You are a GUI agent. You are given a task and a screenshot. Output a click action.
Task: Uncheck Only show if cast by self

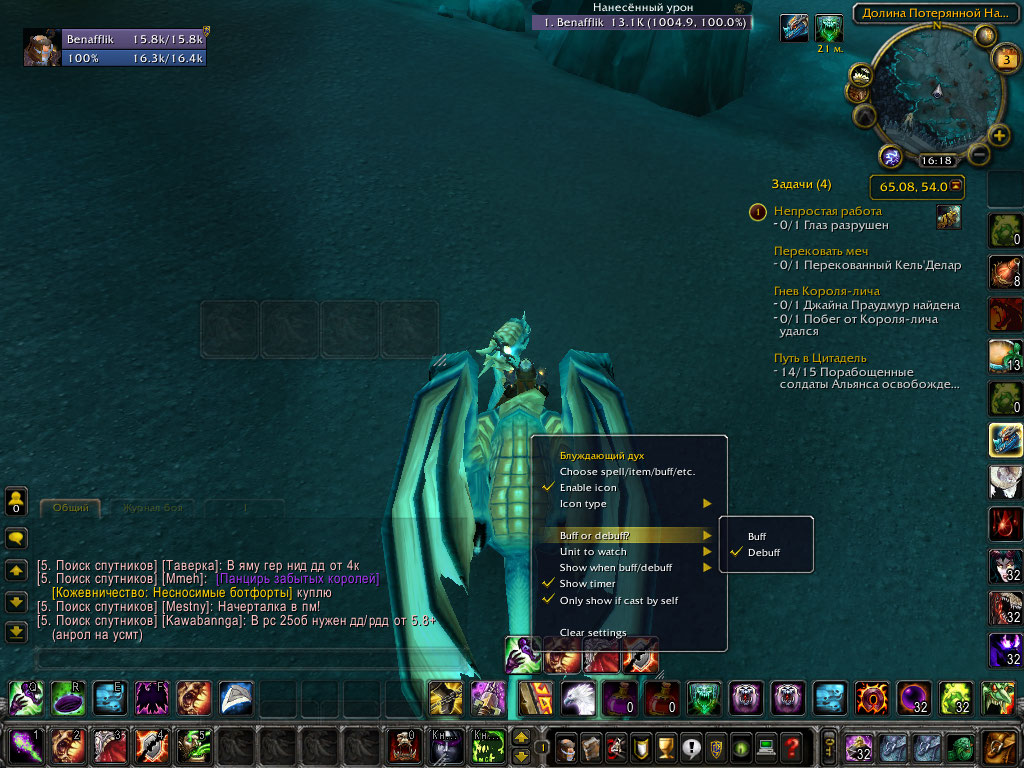tap(618, 600)
